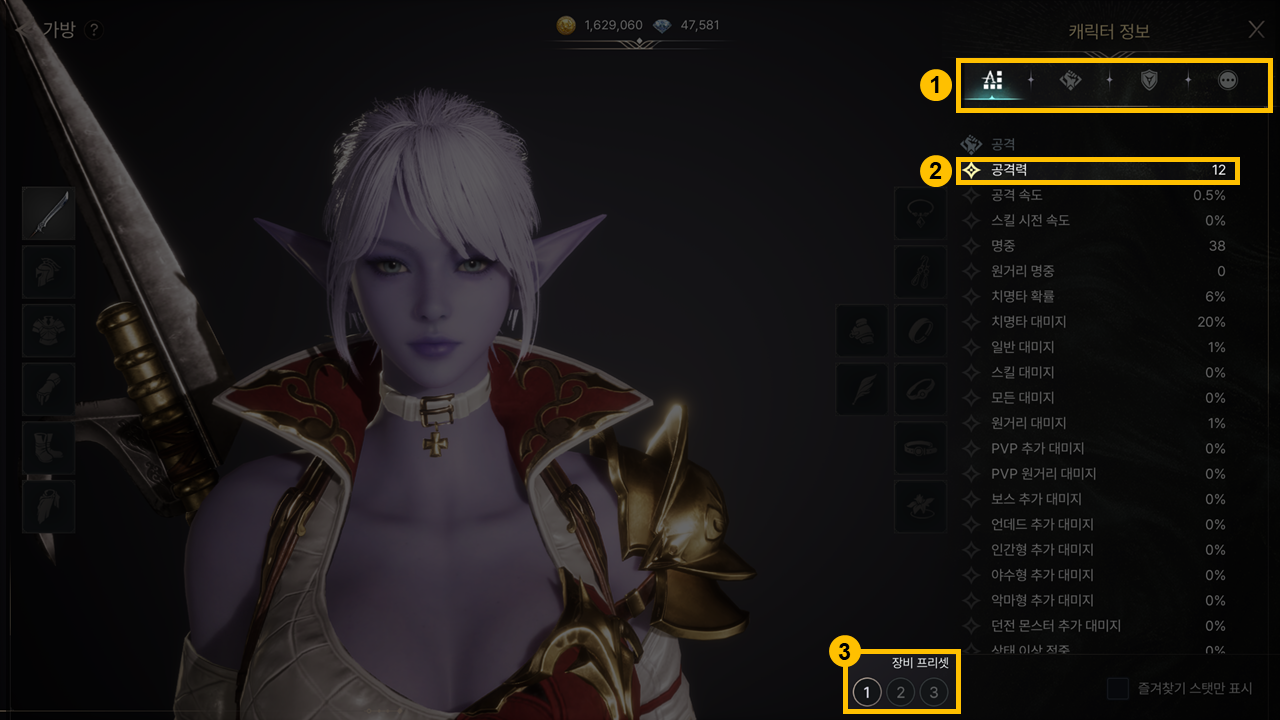Open the bag help question mark
This screenshot has width=1280, height=720.
click(x=94, y=30)
